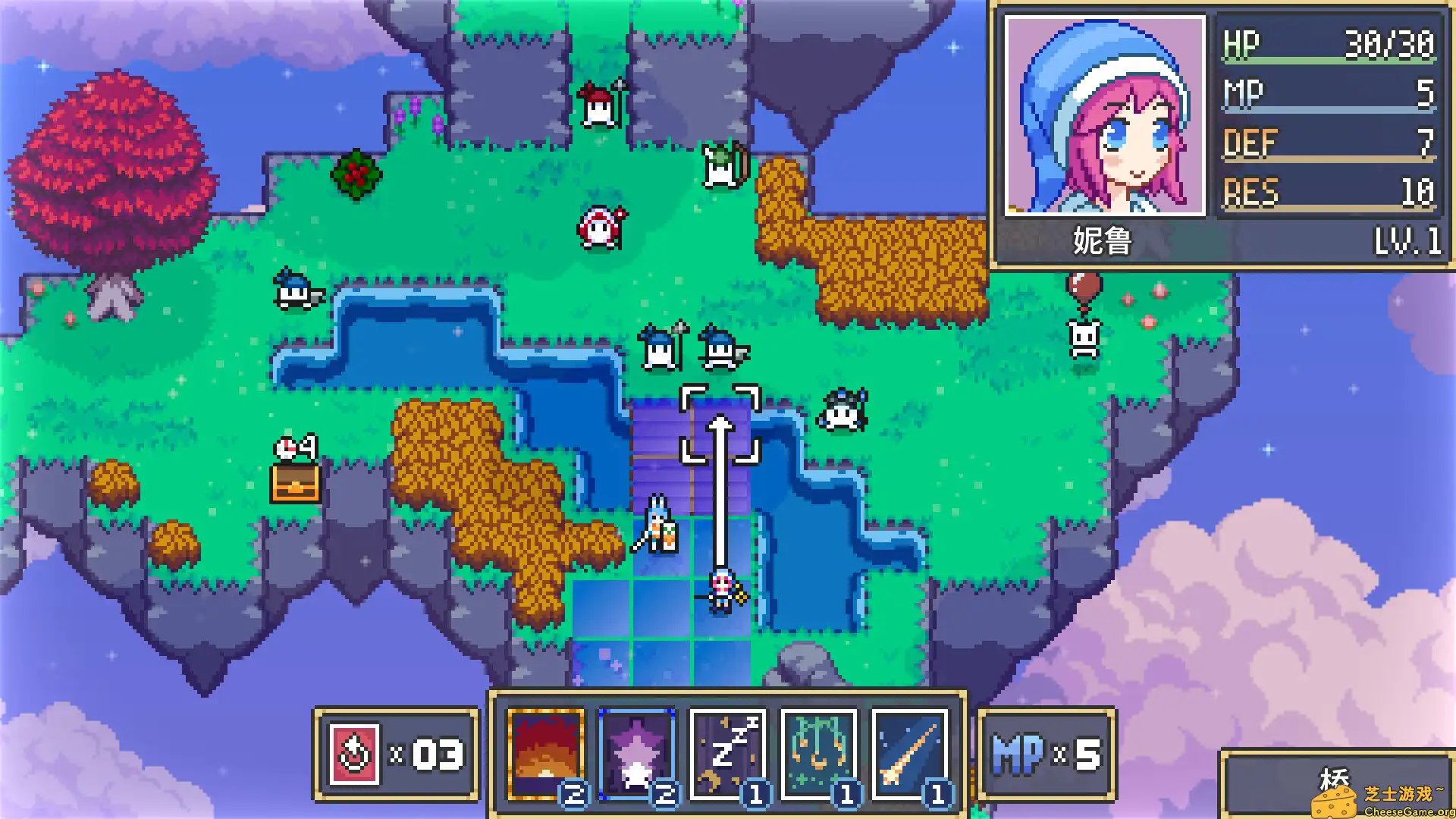This screenshot has width=1456, height=819.
Task: Click the HP 30/30 stat row
Action: [1327, 42]
